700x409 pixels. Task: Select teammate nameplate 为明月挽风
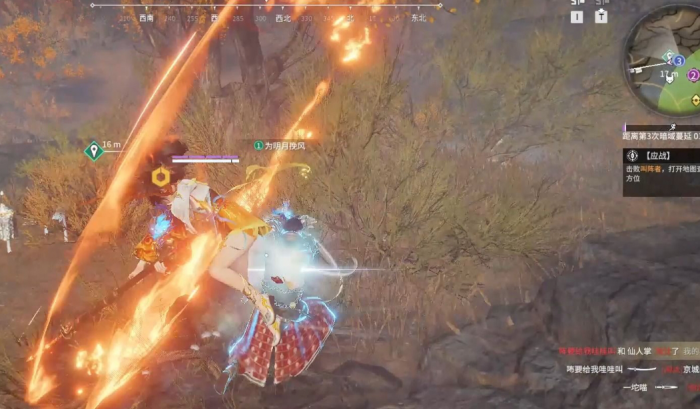pos(279,145)
